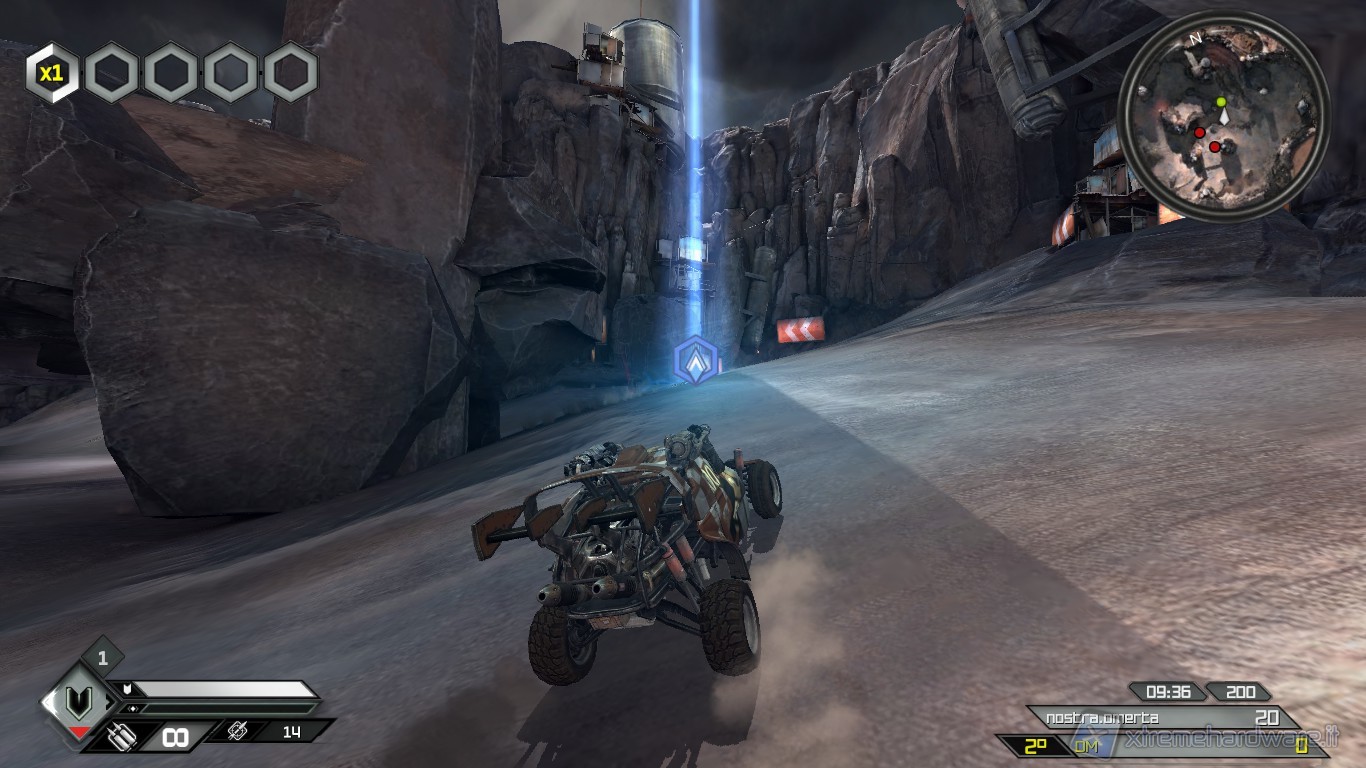Select the secondary item icon beside 14
Screen dimensions: 1366x768
pyautogui.click(x=238, y=731)
